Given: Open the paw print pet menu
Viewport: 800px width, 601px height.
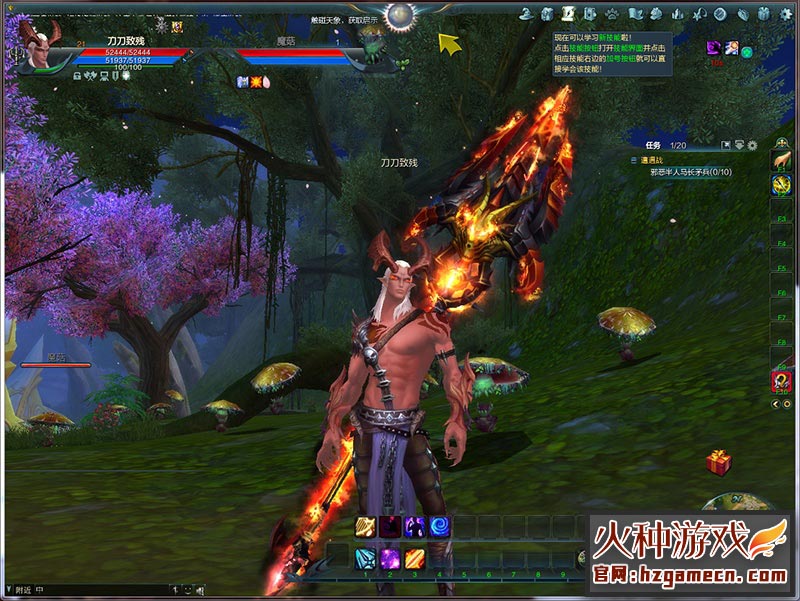Looking at the screenshot, I should pos(611,14).
